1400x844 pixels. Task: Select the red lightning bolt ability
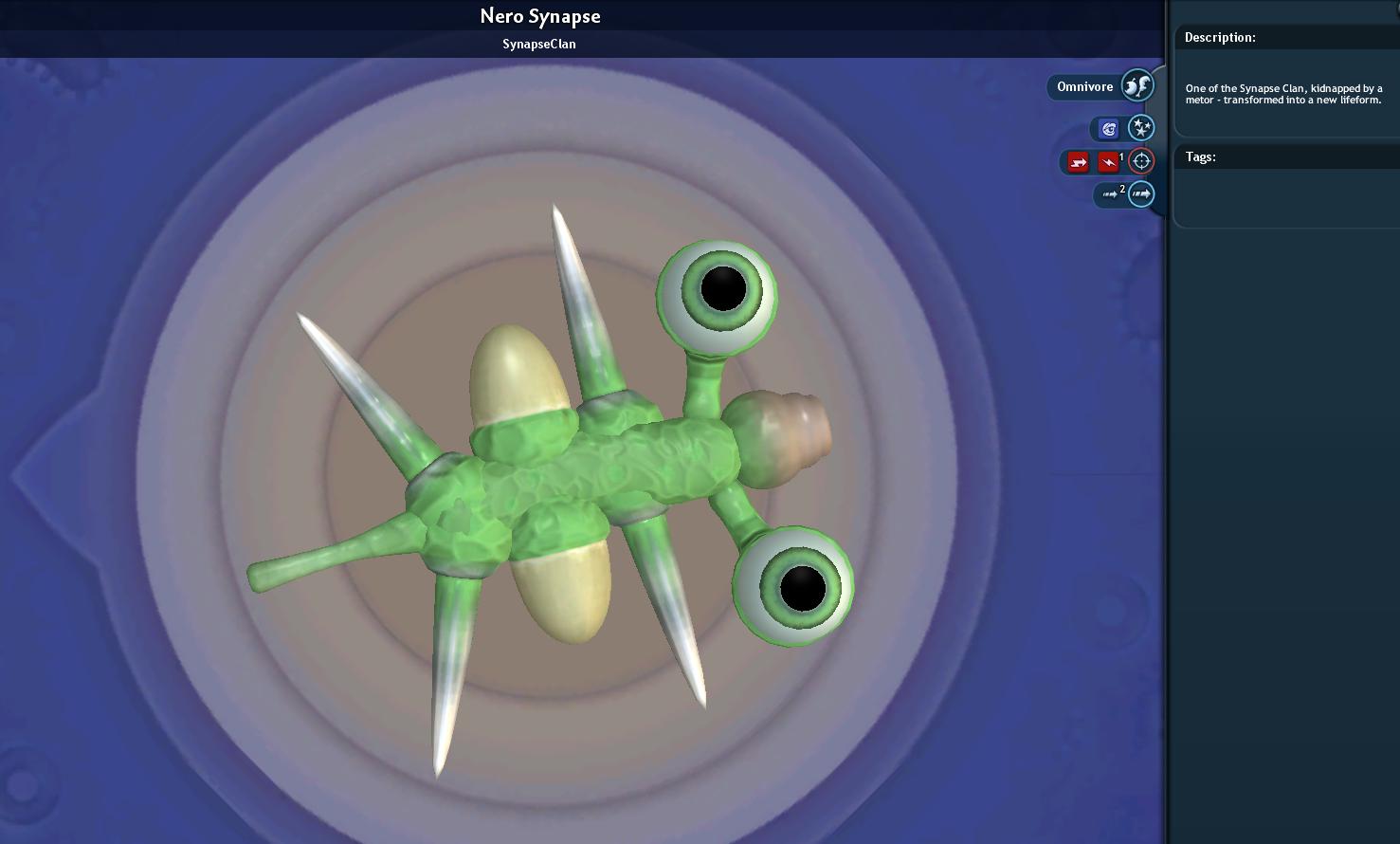pyautogui.click(x=1107, y=162)
